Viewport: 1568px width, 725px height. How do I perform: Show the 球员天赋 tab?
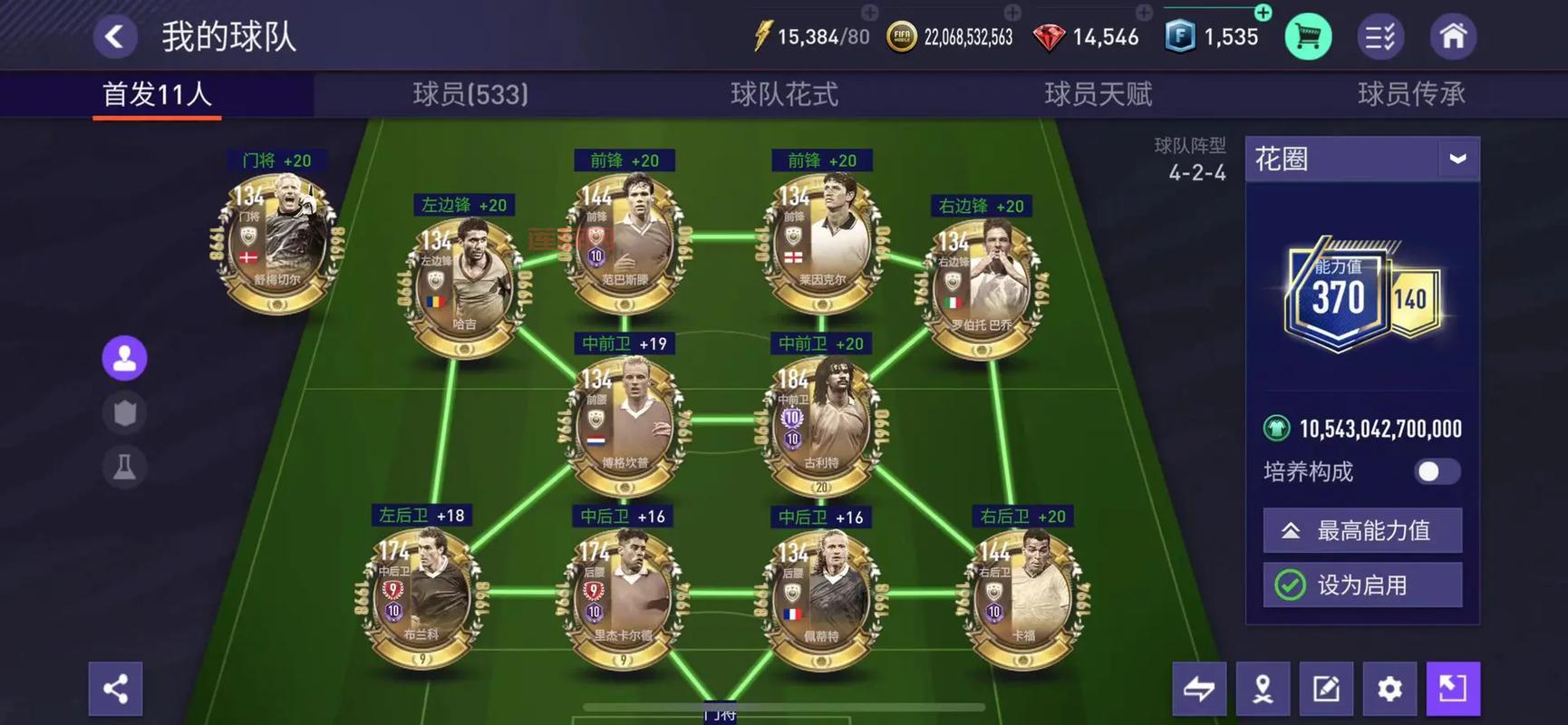click(1098, 94)
